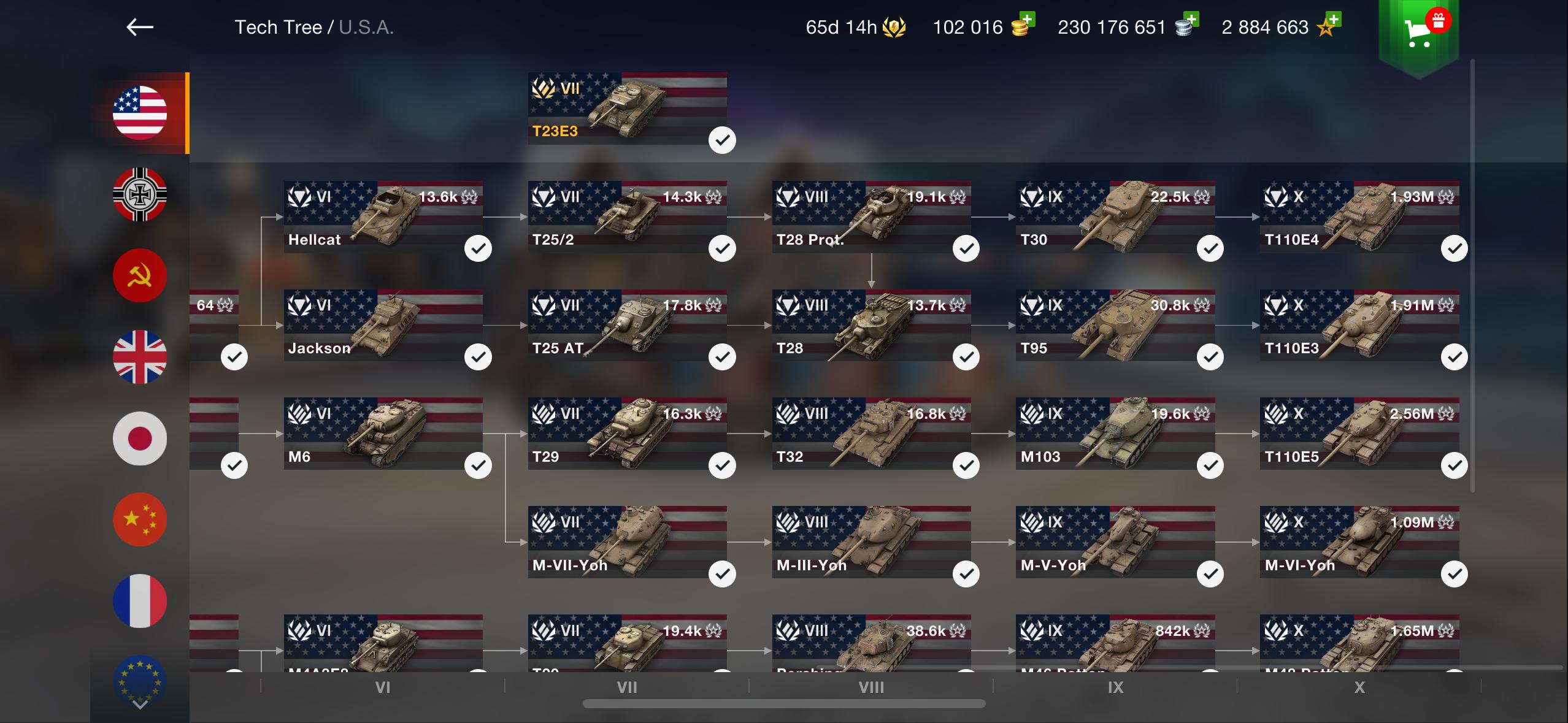Open the Jackson tank tile
The width and height of the screenshot is (1568, 723).
tap(383, 326)
